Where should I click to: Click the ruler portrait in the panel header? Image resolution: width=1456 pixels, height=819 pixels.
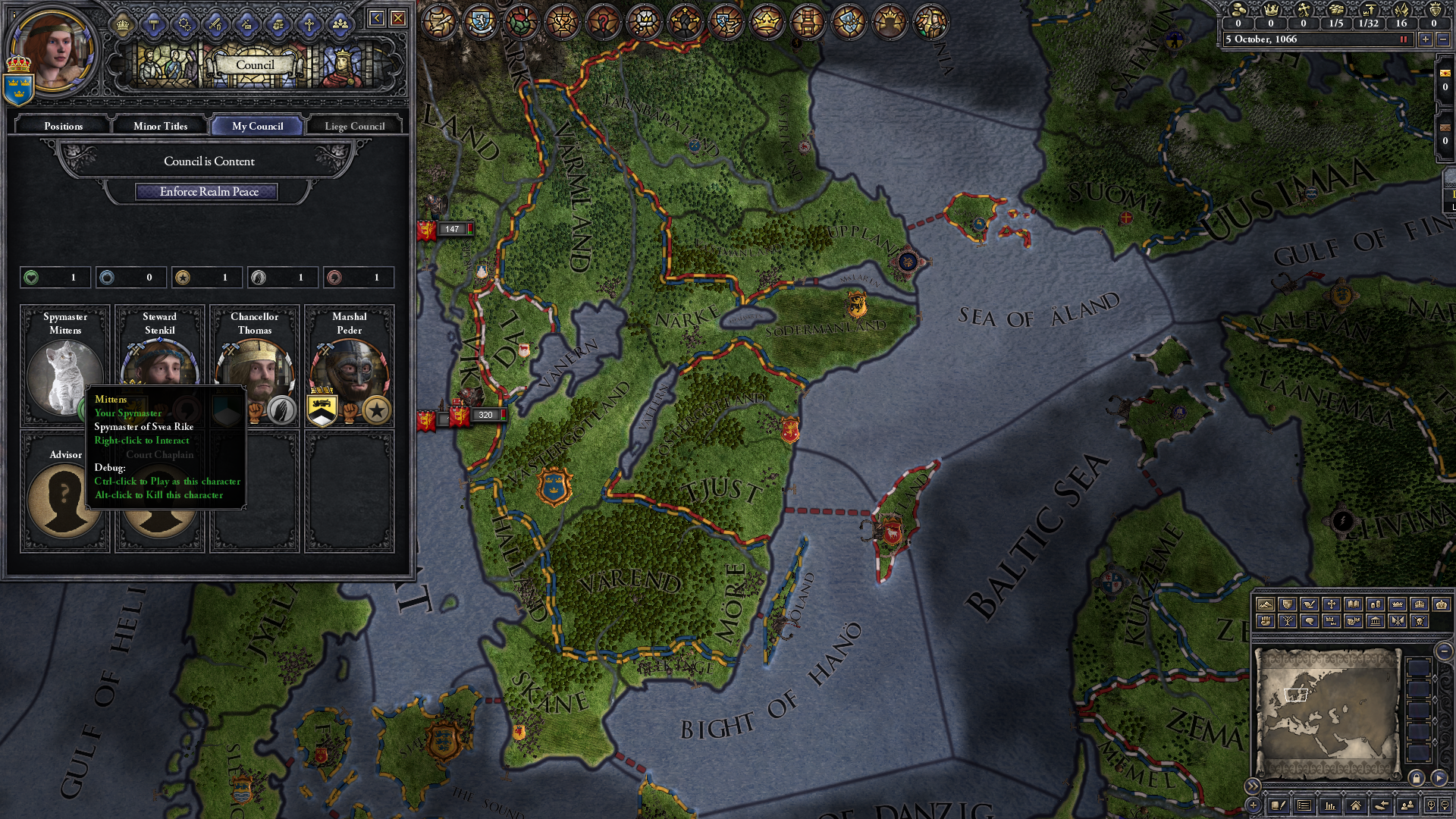[x=53, y=50]
